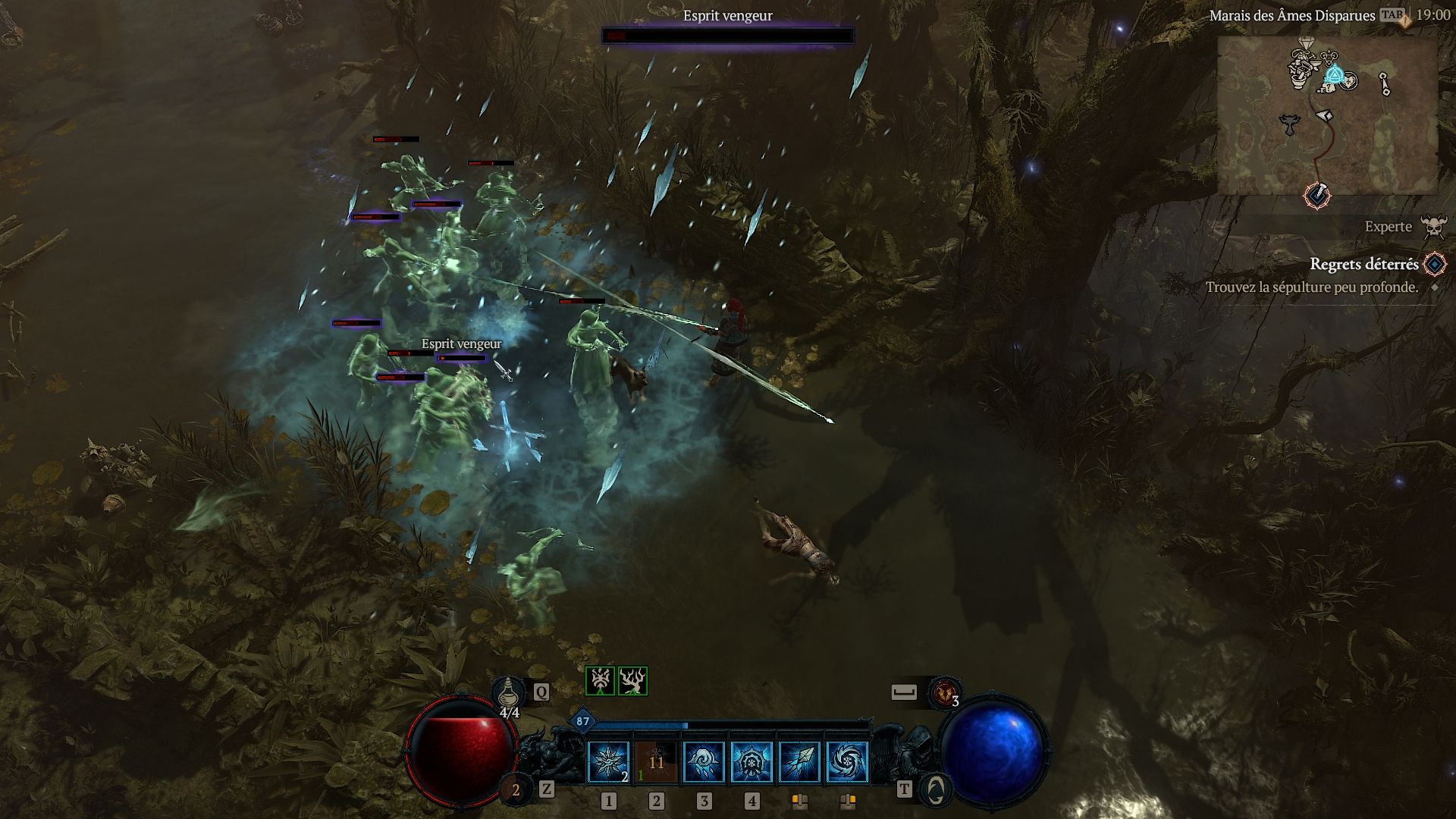Image resolution: width=1456 pixels, height=819 pixels.
Task: Click the green tree-branch buff icon
Action: (632, 681)
